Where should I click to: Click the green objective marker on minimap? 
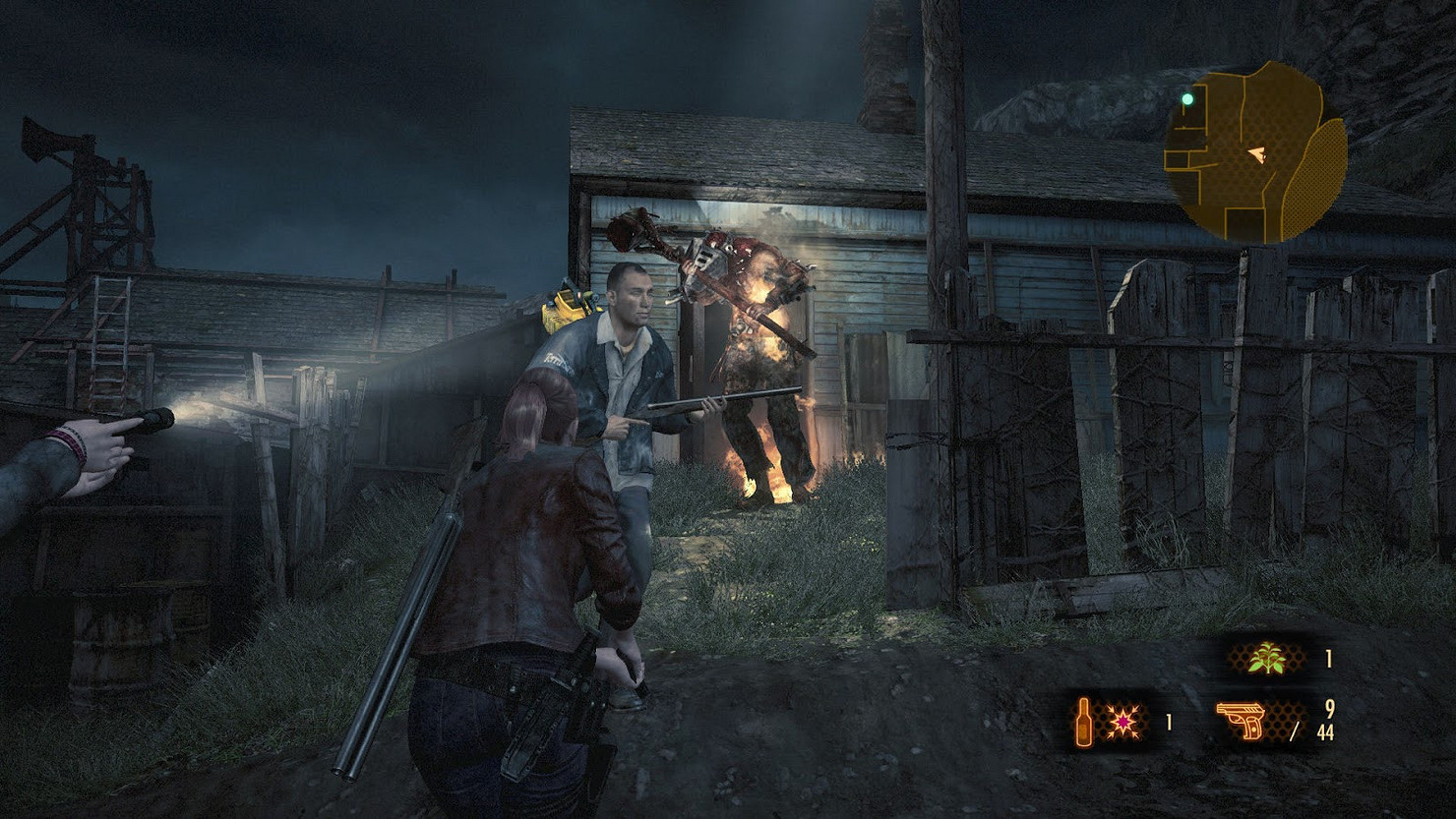click(1187, 99)
